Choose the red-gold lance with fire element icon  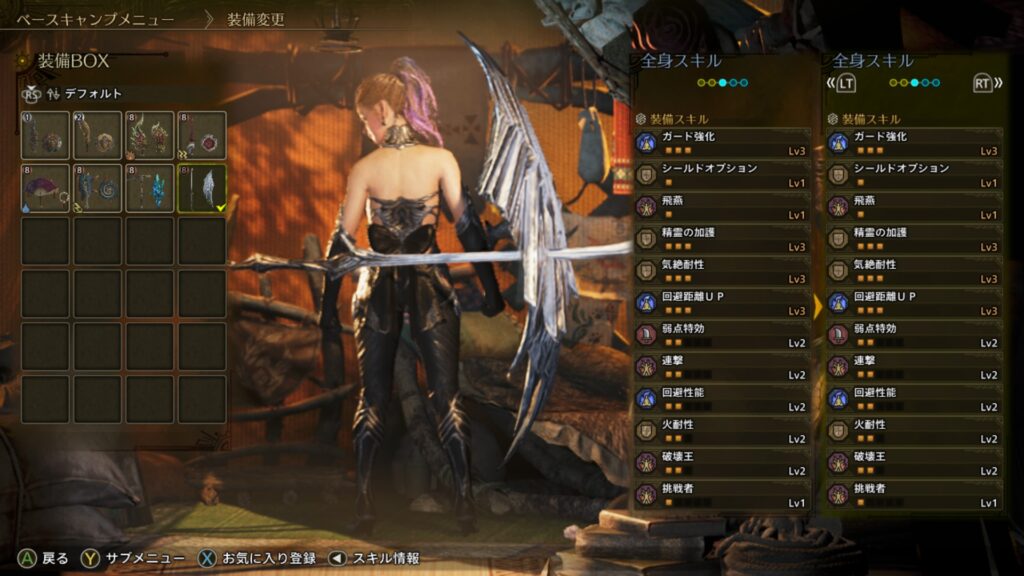149,135
